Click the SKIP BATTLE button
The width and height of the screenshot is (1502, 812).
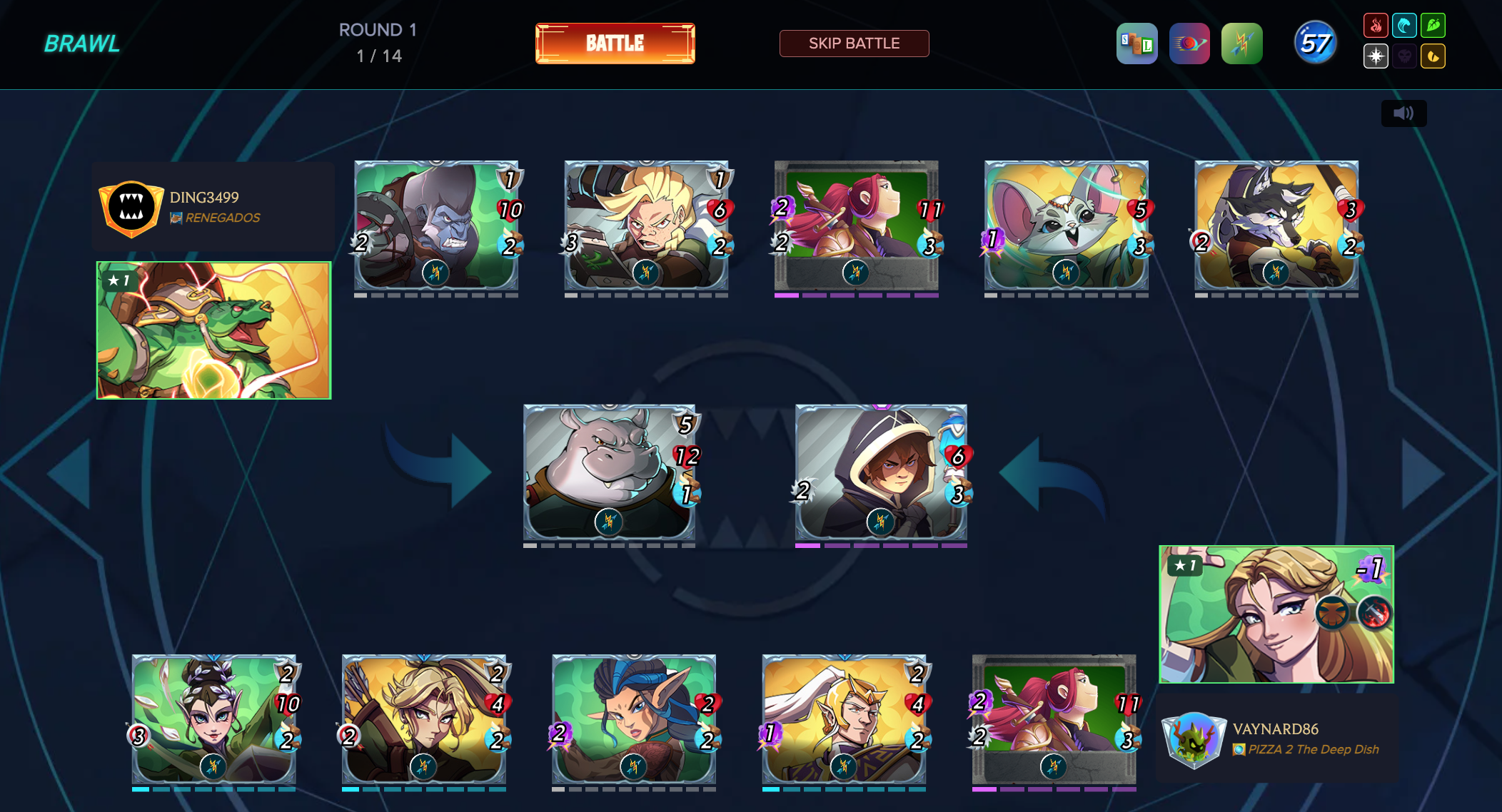click(x=854, y=44)
